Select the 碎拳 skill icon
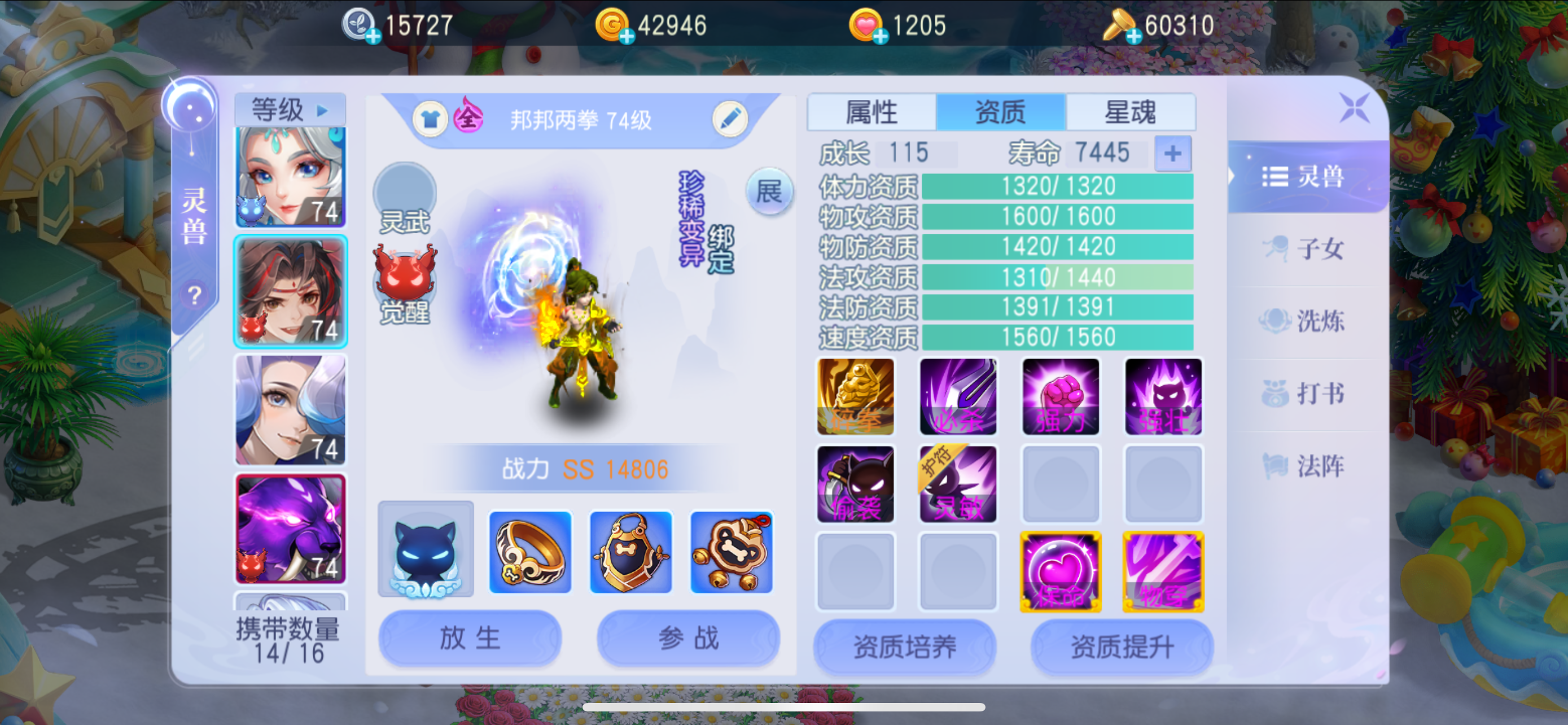The width and height of the screenshot is (1568, 725). pyautogui.click(x=855, y=397)
